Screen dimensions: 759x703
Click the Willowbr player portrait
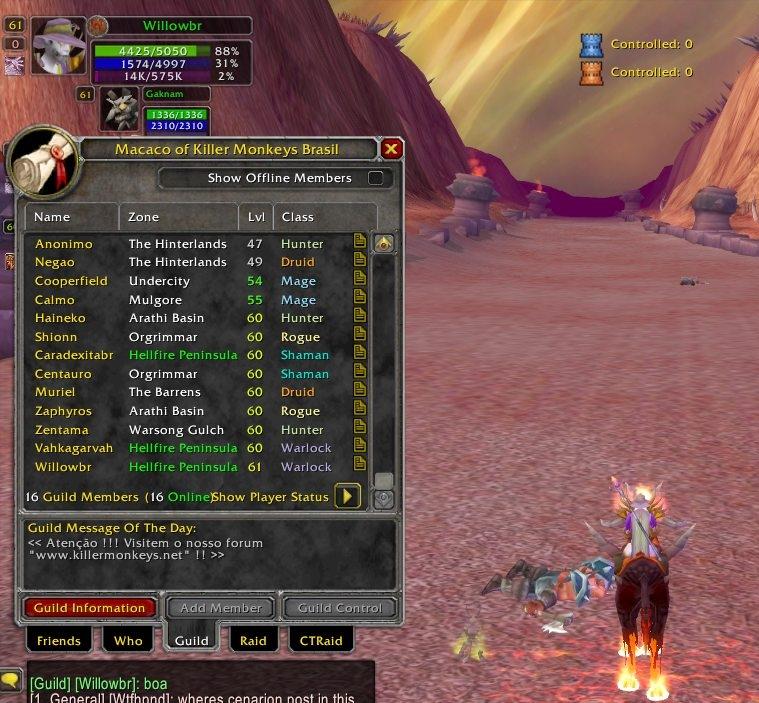click(x=58, y=46)
